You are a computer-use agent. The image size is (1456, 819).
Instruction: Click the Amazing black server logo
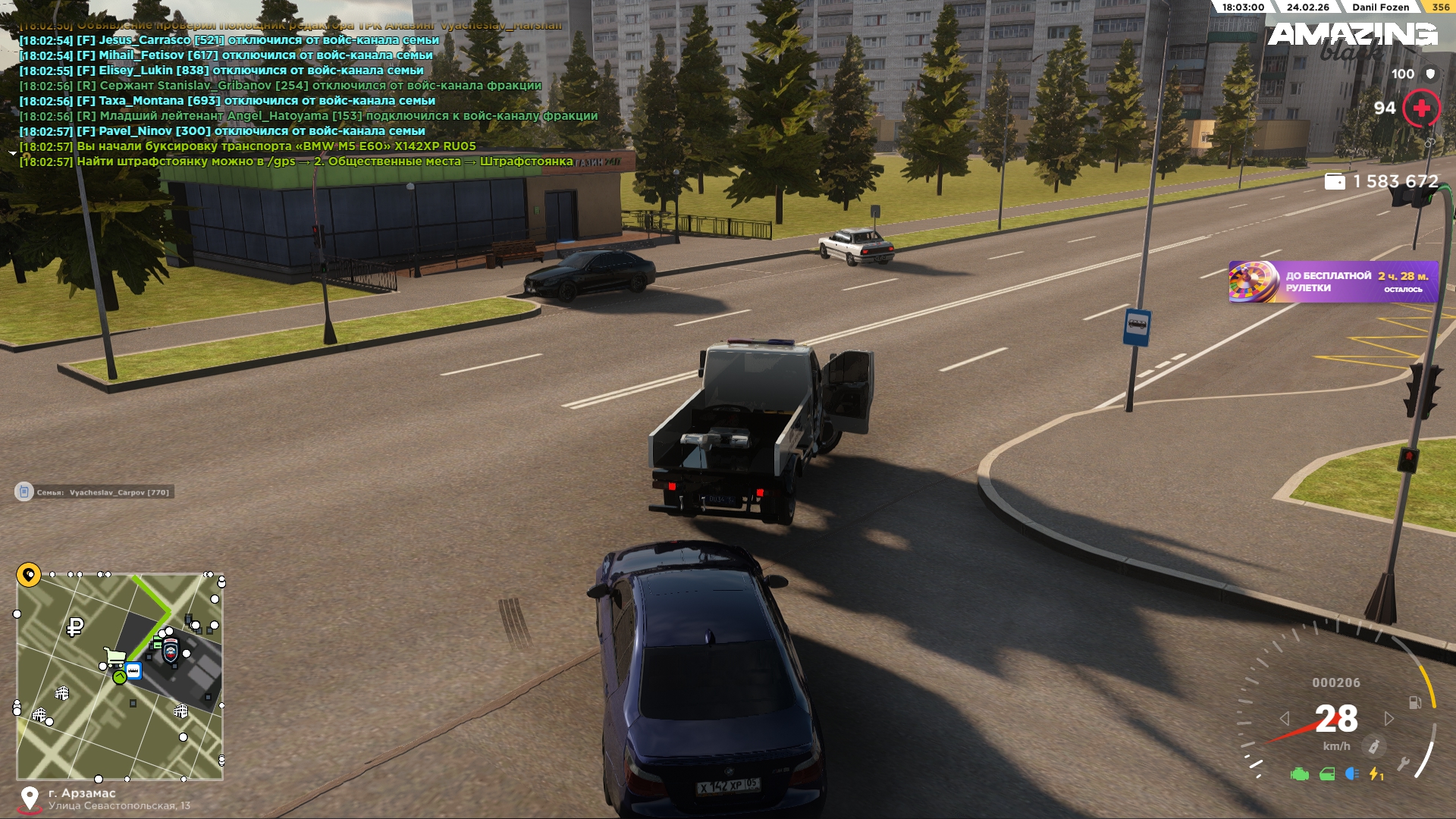1352,39
